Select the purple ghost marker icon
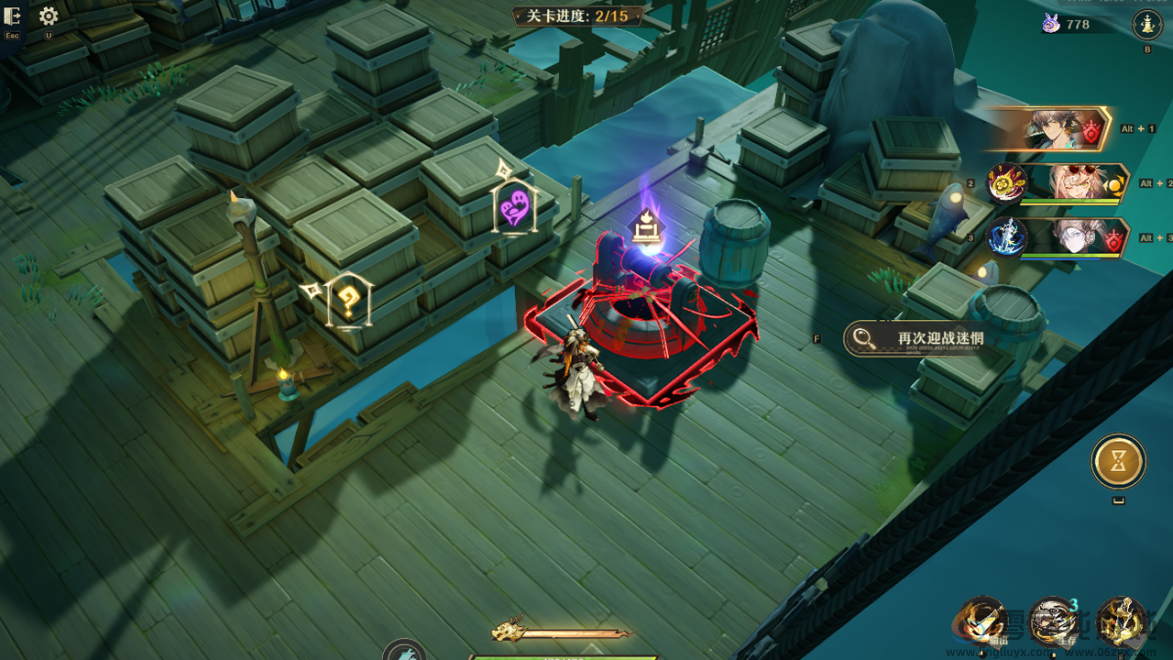The width and height of the screenshot is (1173, 660). pyautogui.click(x=514, y=209)
